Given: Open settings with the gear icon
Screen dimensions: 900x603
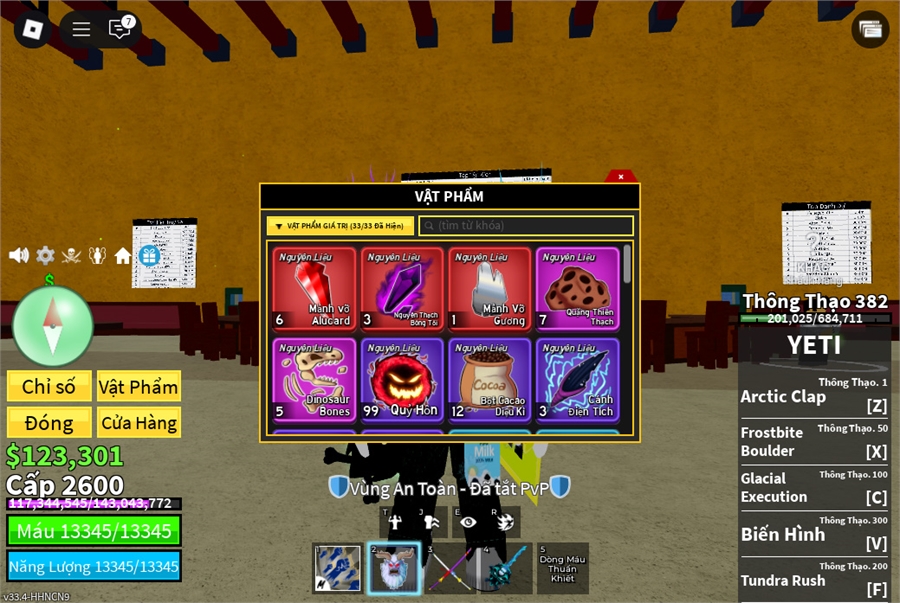Looking at the screenshot, I should pos(45,255).
